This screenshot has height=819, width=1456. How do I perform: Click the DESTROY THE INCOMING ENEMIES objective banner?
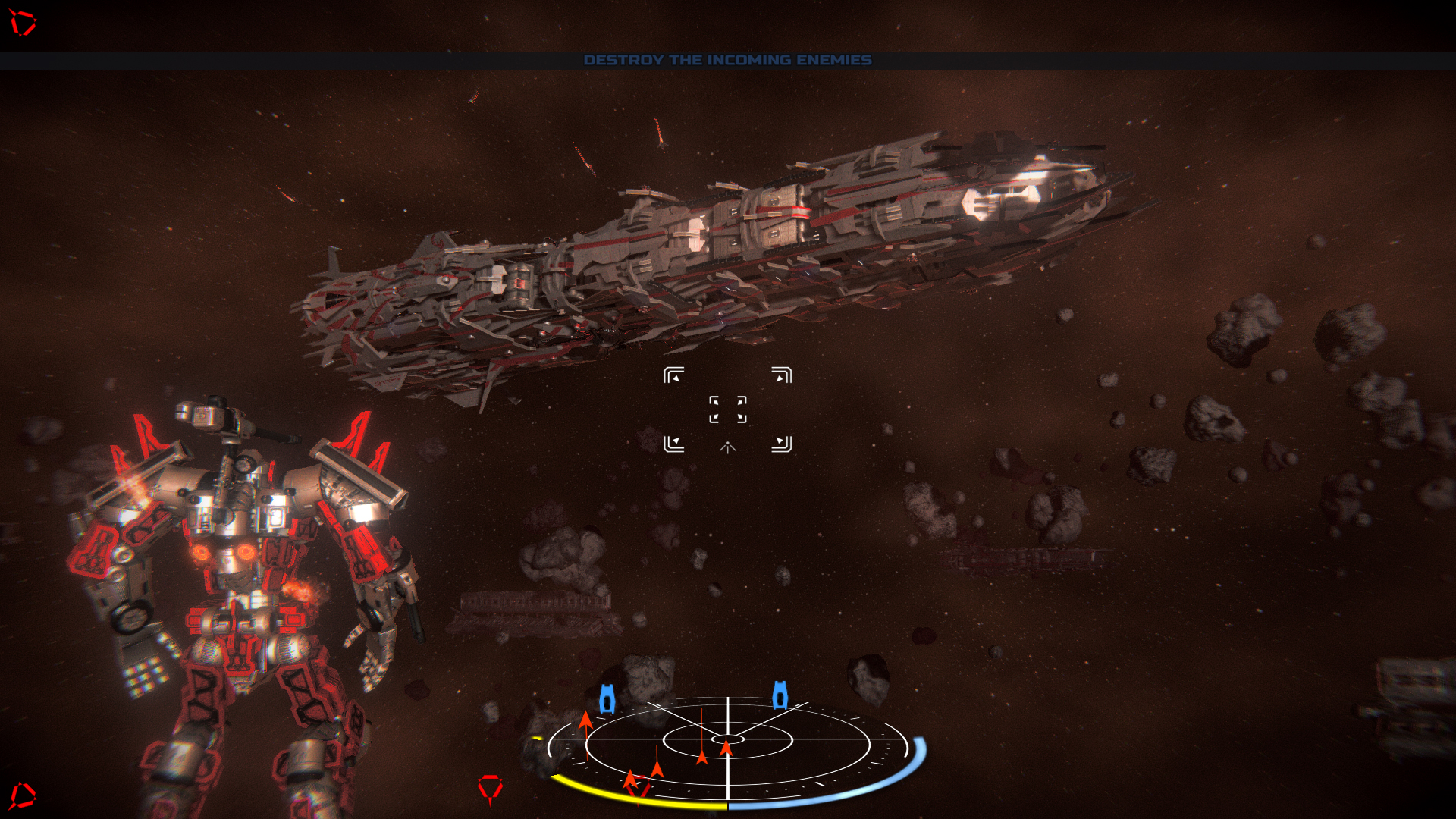coord(727,60)
